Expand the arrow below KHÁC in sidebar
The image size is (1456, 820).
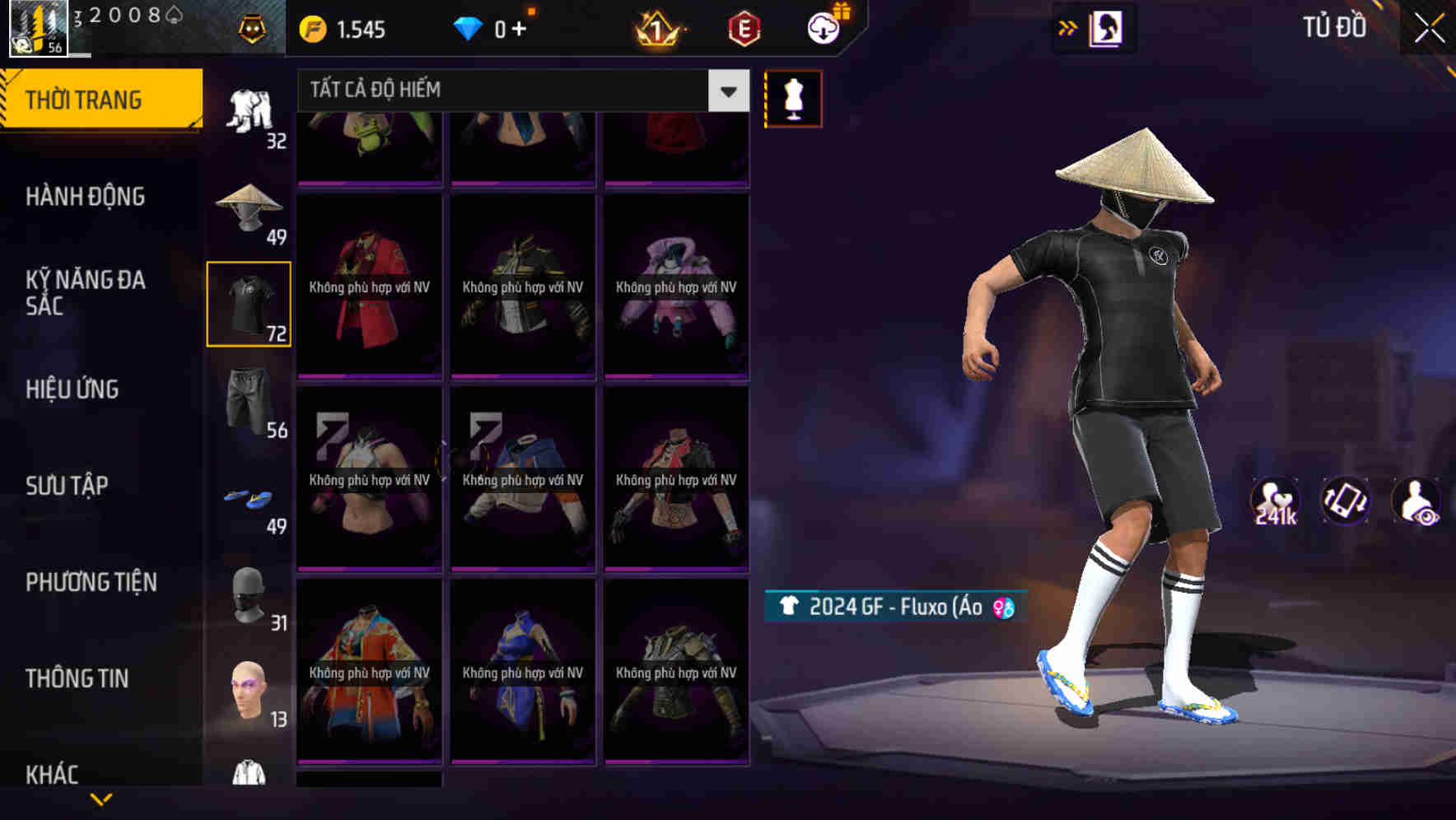tap(103, 799)
